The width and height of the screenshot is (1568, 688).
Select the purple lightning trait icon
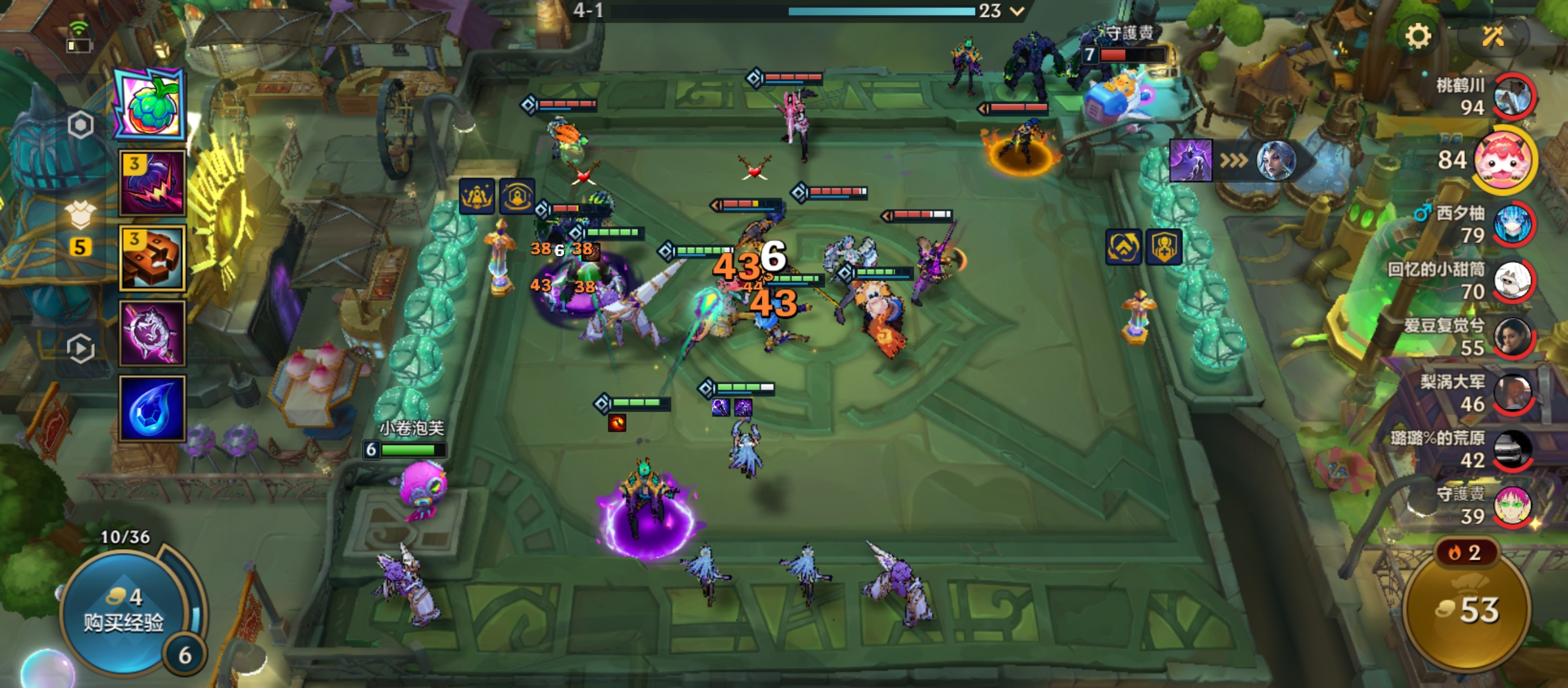point(152,183)
